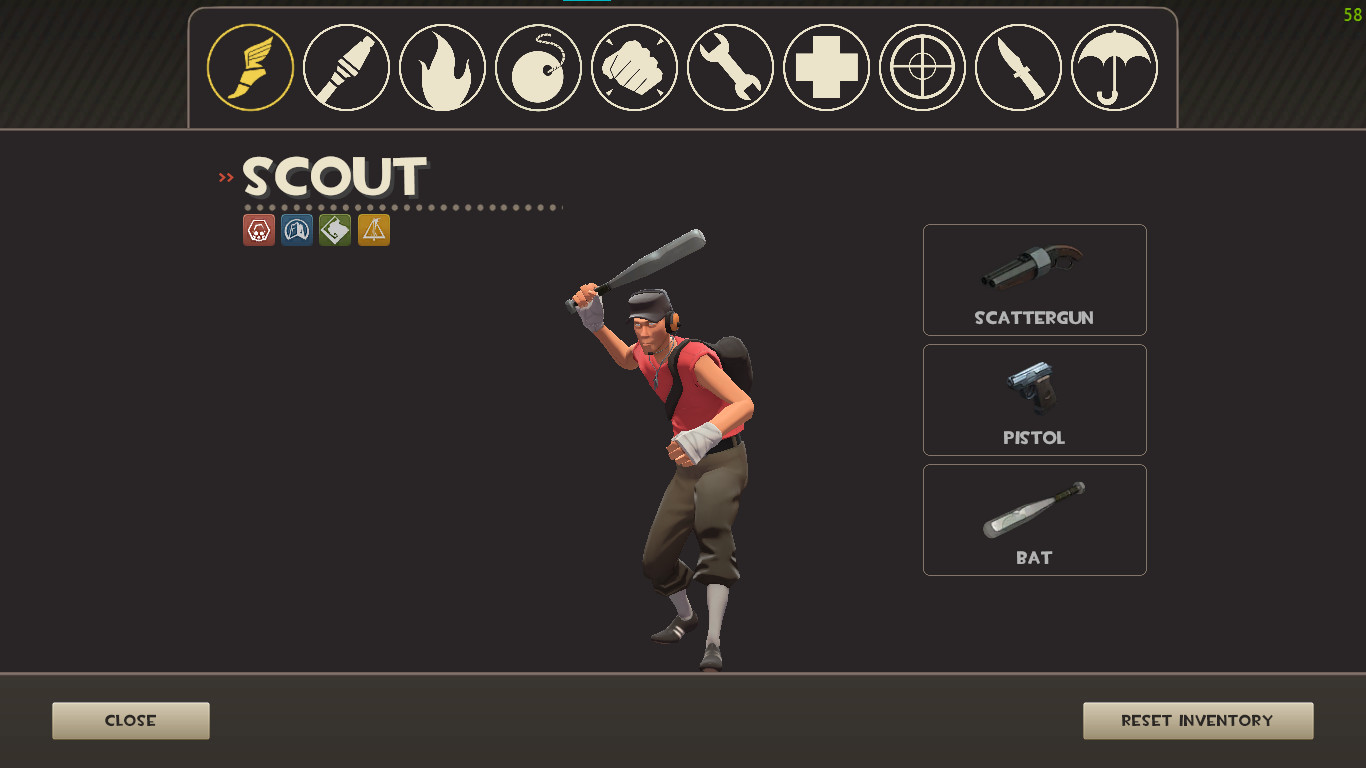
Task: Click the blue book badge under Scout
Action: [x=296, y=230]
